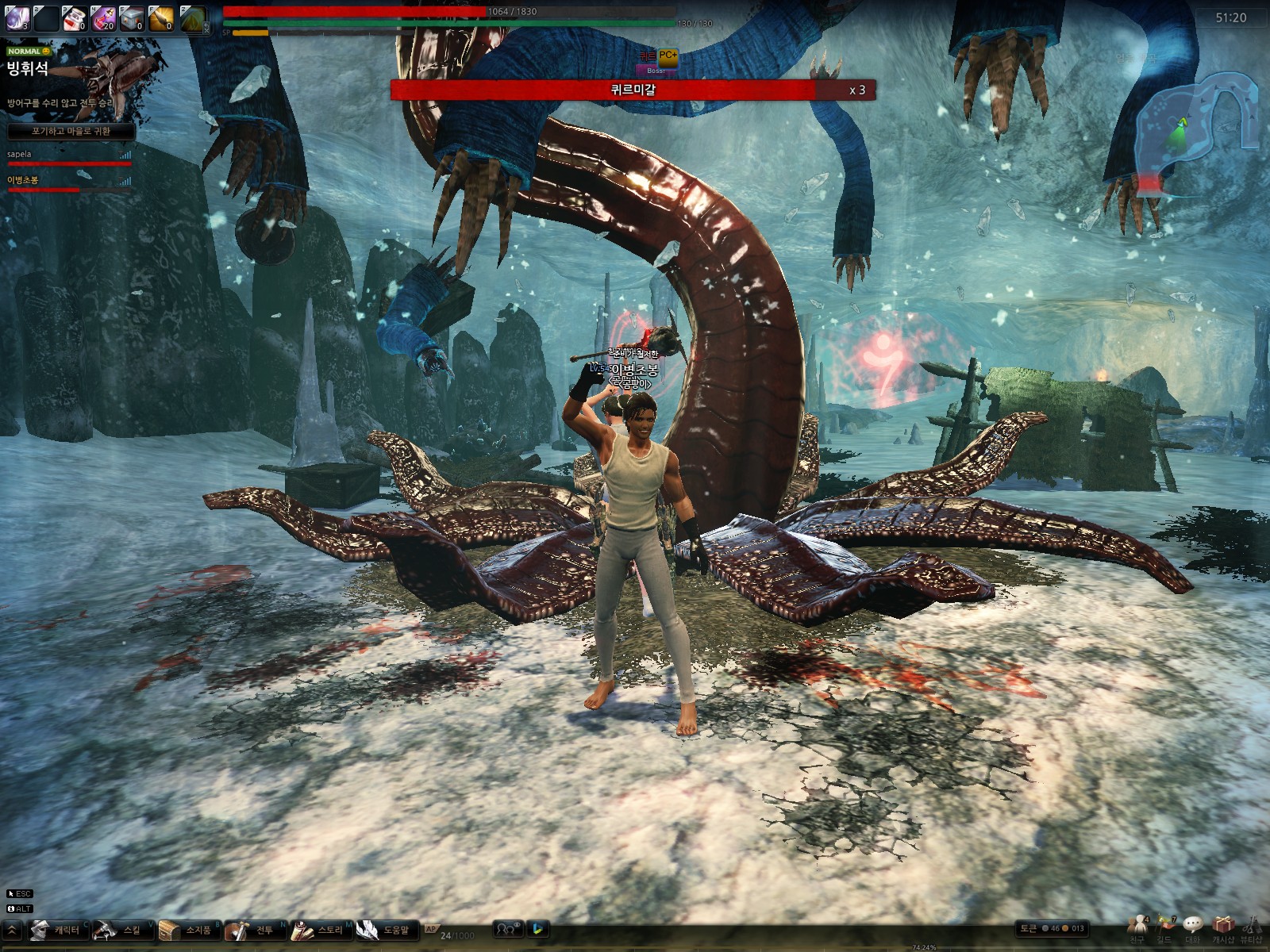Open the 대화 chat bubble

1192,928
